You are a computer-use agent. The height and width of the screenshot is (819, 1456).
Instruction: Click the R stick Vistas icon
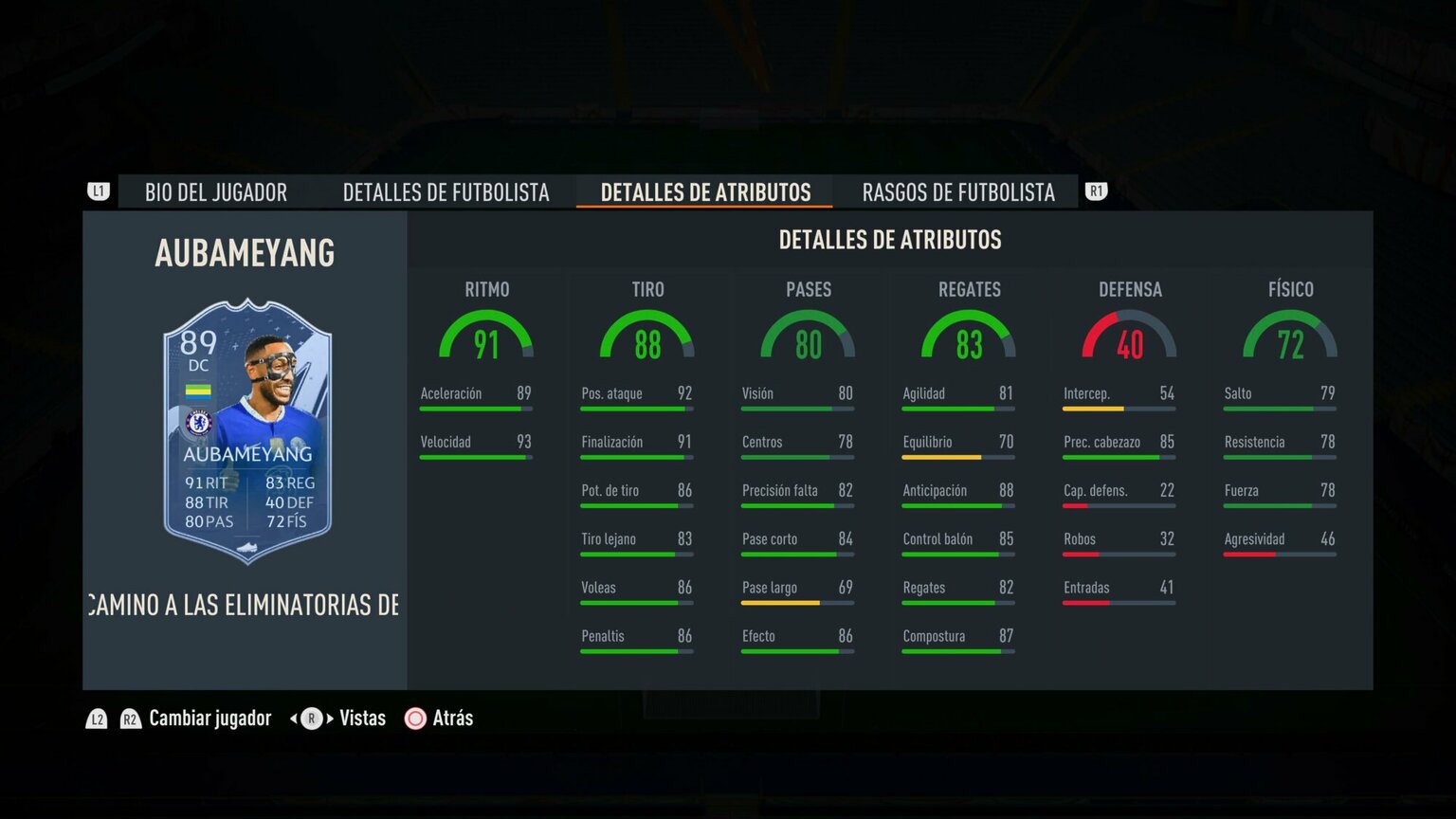310,719
